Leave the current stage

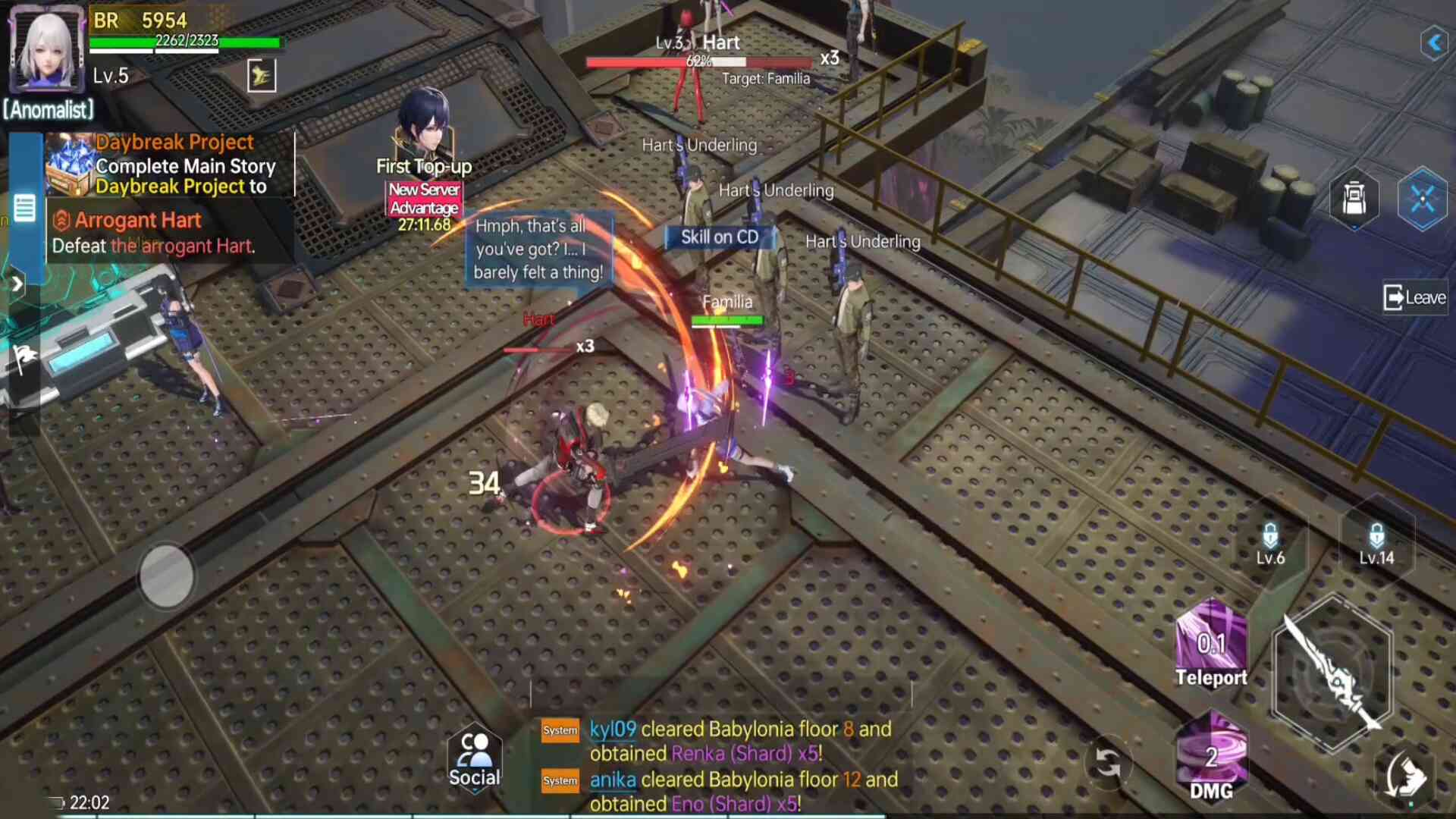click(1414, 298)
